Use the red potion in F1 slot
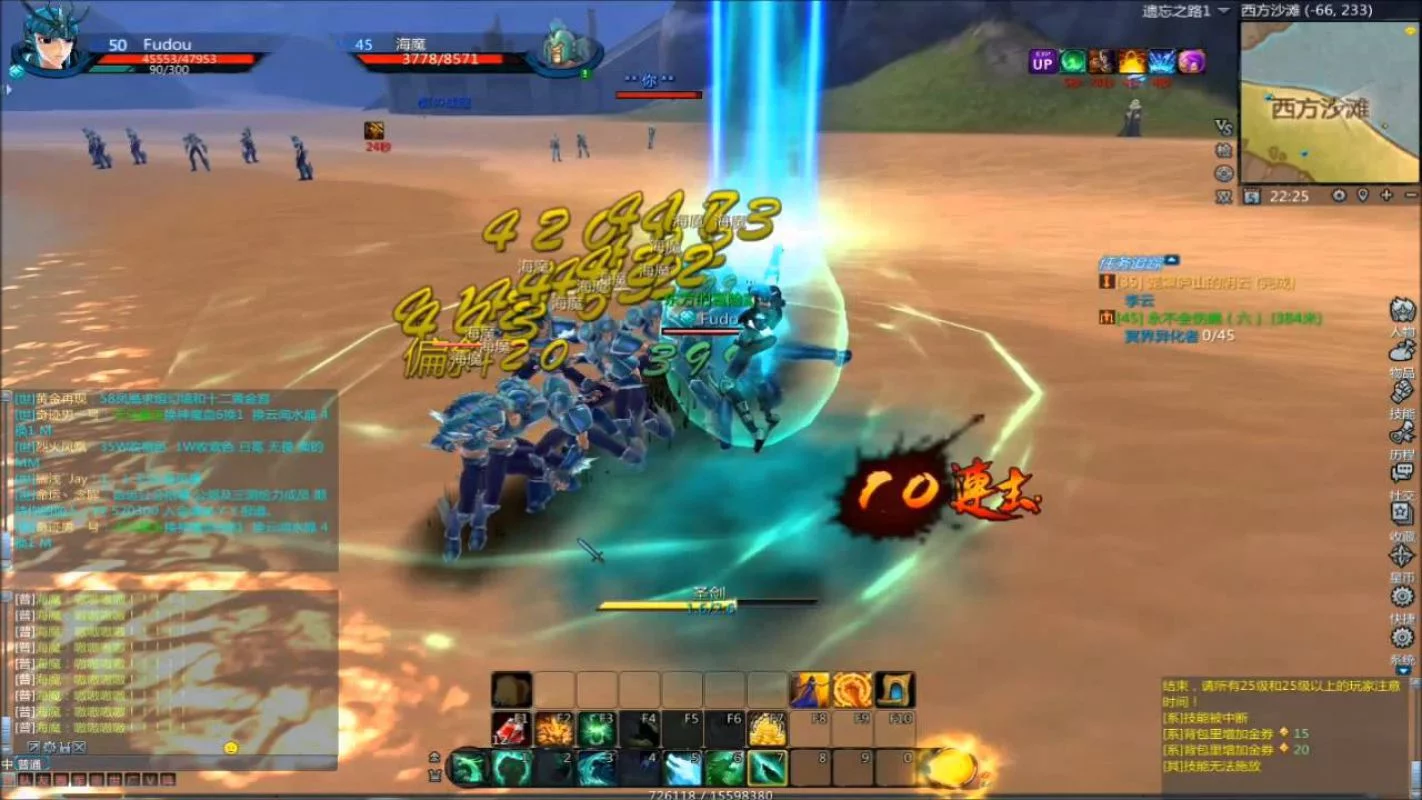This screenshot has height=800, width=1422. tap(511, 730)
